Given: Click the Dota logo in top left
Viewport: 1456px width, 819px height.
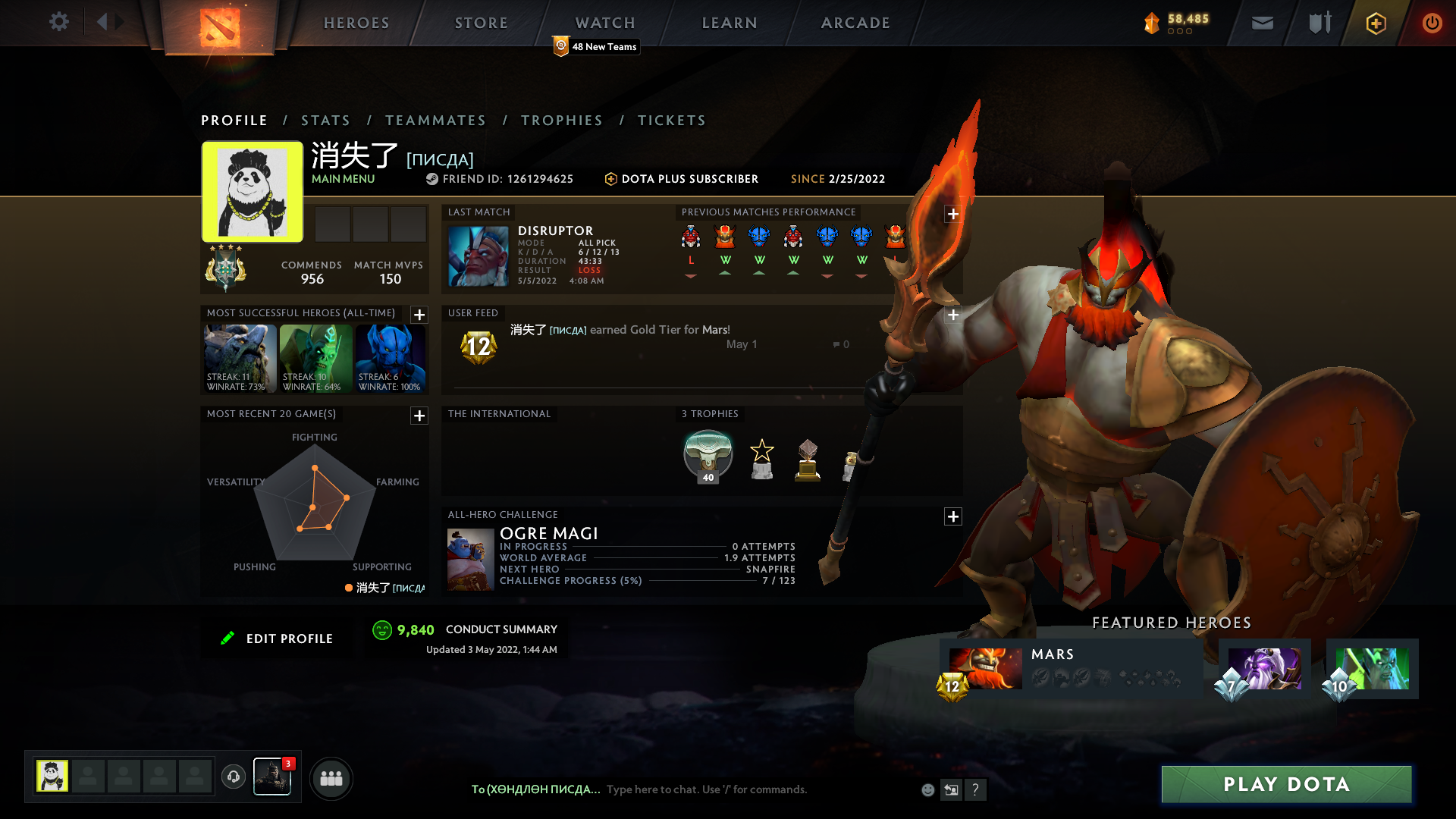Looking at the screenshot, I should tap(218, 26).
